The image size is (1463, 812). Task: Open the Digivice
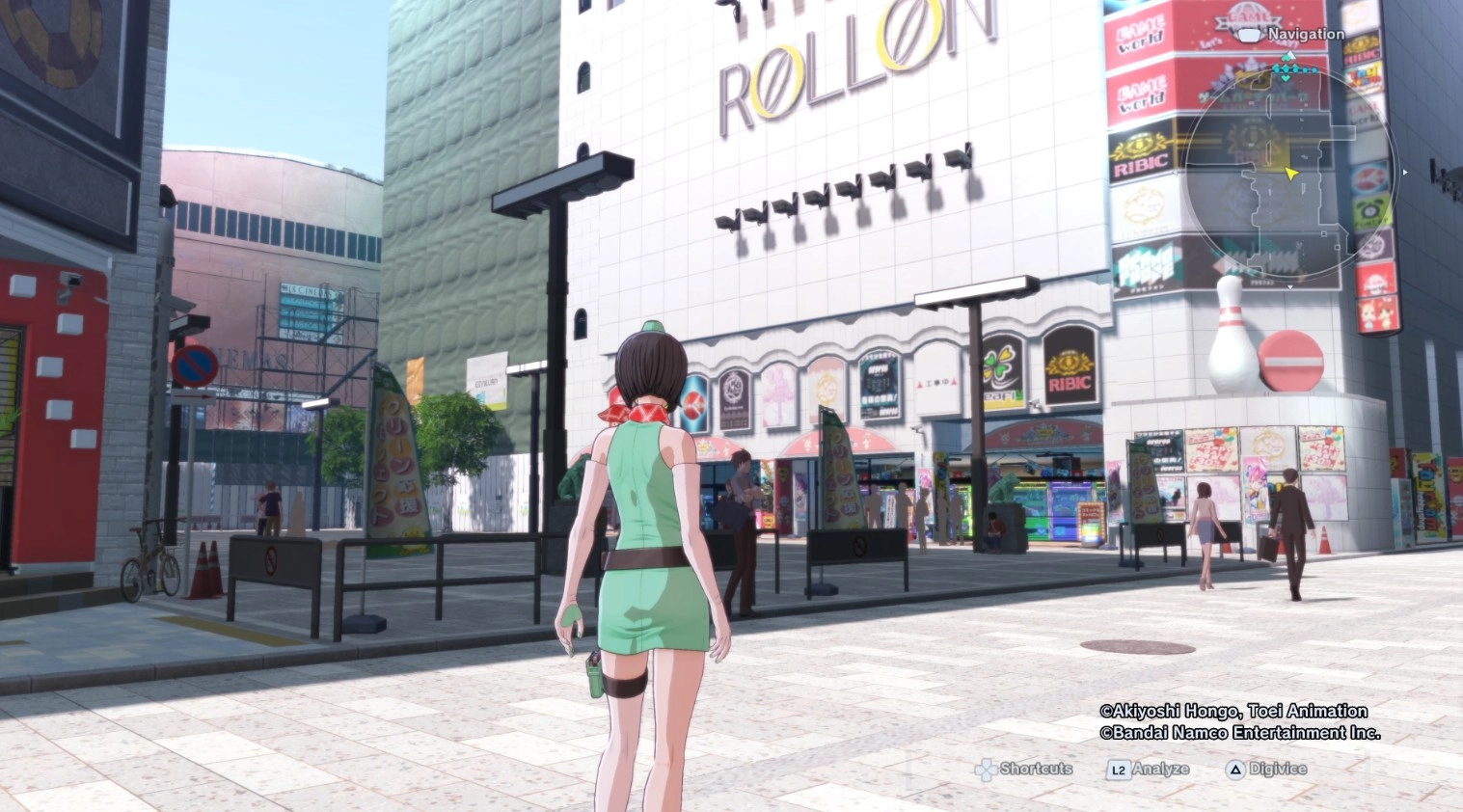point(1266,770)
